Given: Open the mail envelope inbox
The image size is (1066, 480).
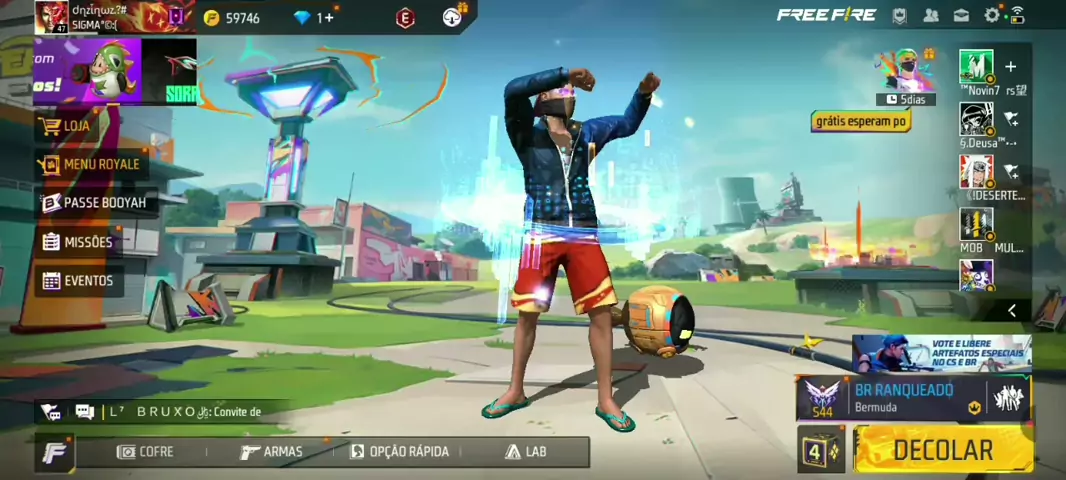Looking at the screenshot, I should coord(961,15).
